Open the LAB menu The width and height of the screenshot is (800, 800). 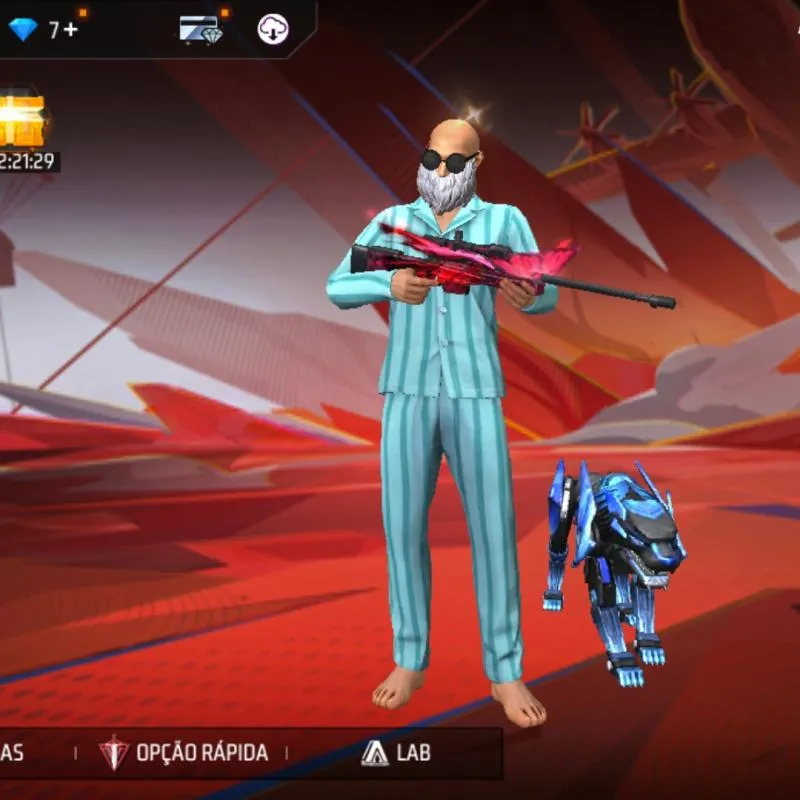click(x=396, y=753)
